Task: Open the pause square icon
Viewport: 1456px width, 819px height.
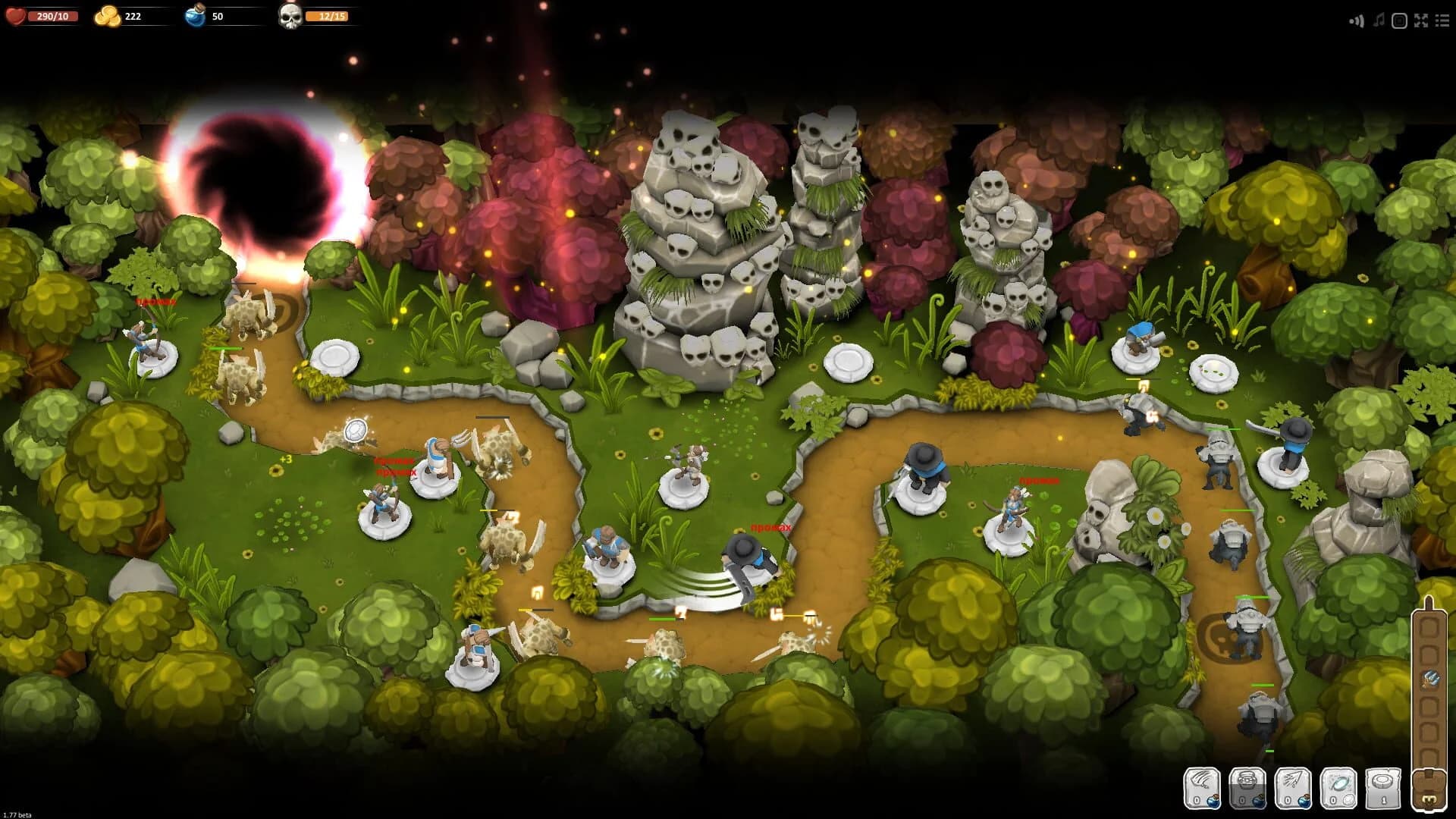Action: click(1398, 21)
